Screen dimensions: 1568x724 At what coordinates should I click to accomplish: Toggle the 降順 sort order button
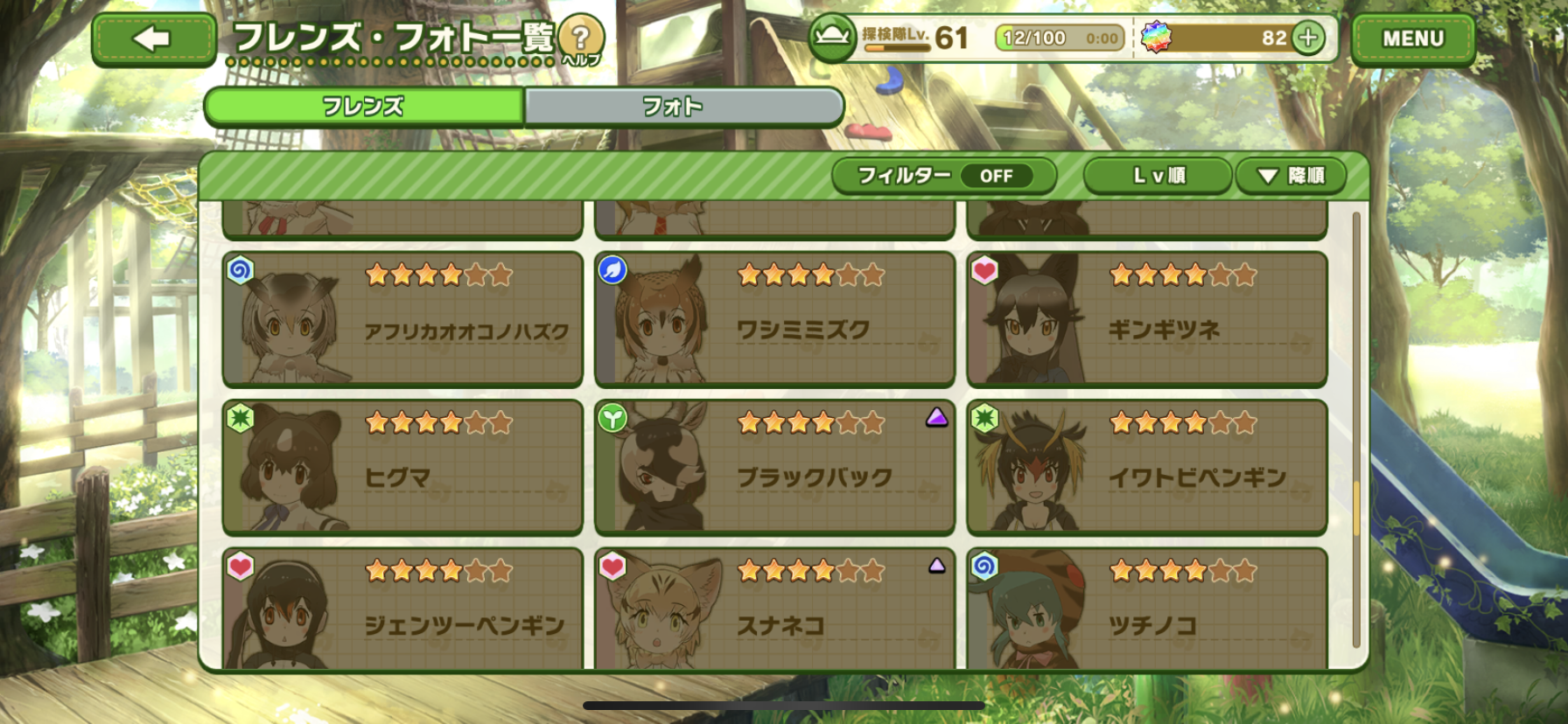coord(1290,176)
